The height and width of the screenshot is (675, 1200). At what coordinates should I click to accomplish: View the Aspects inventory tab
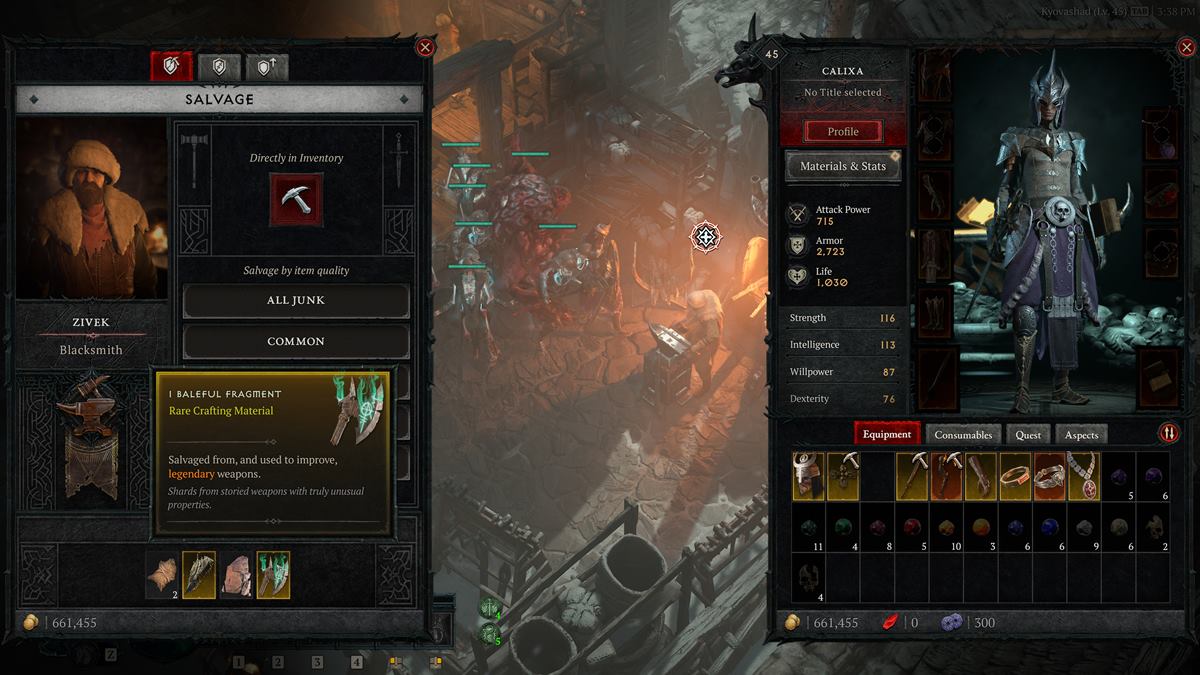pyautogui.click(x=1081, y=434)
